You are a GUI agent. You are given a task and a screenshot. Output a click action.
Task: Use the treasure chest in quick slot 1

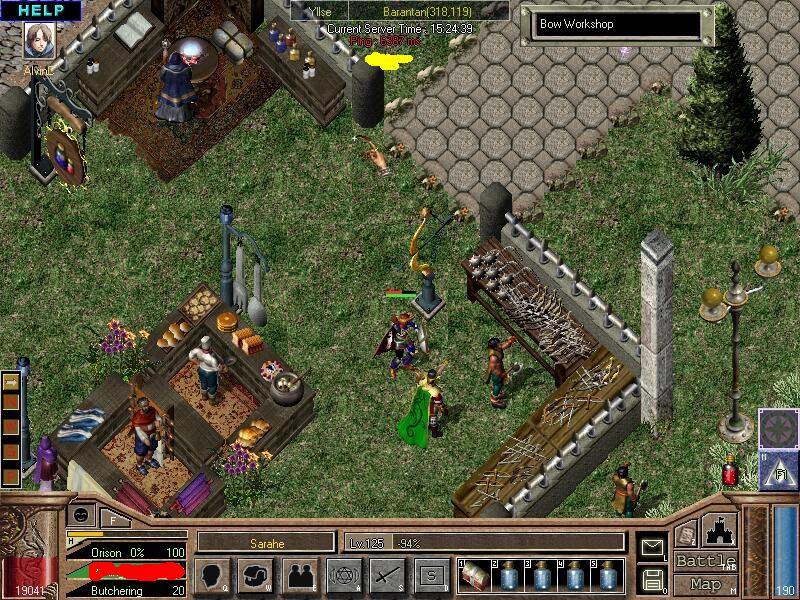click(x=475, y=575)
